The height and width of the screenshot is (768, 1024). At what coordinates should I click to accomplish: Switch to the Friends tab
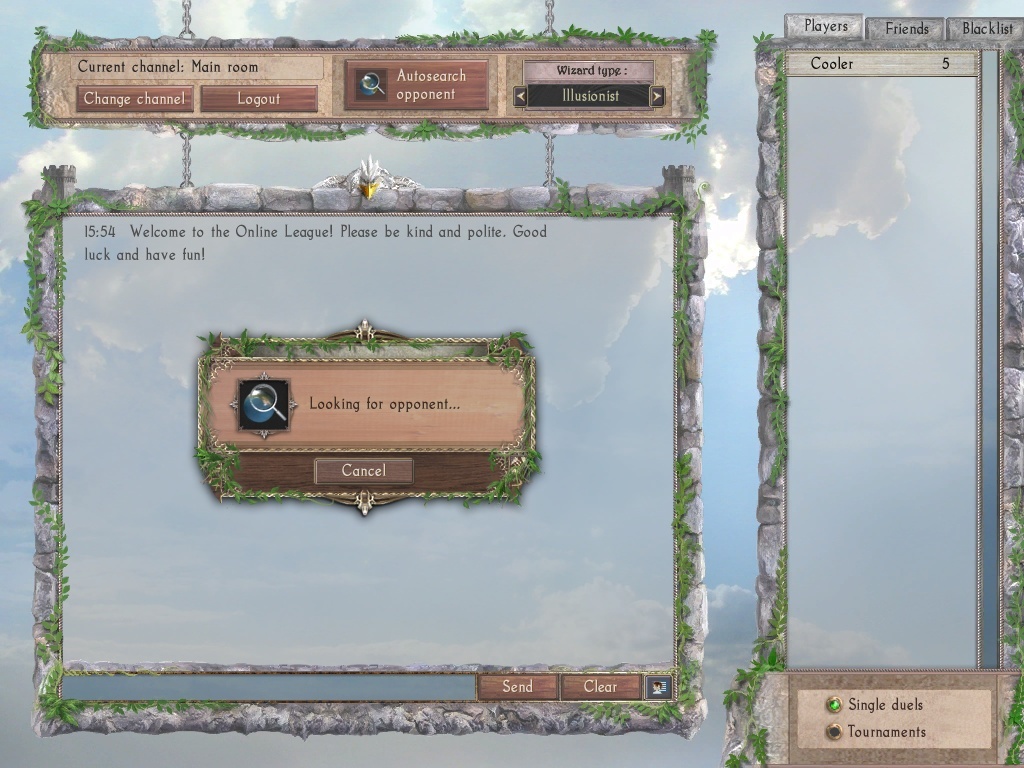tap(906, 29)
